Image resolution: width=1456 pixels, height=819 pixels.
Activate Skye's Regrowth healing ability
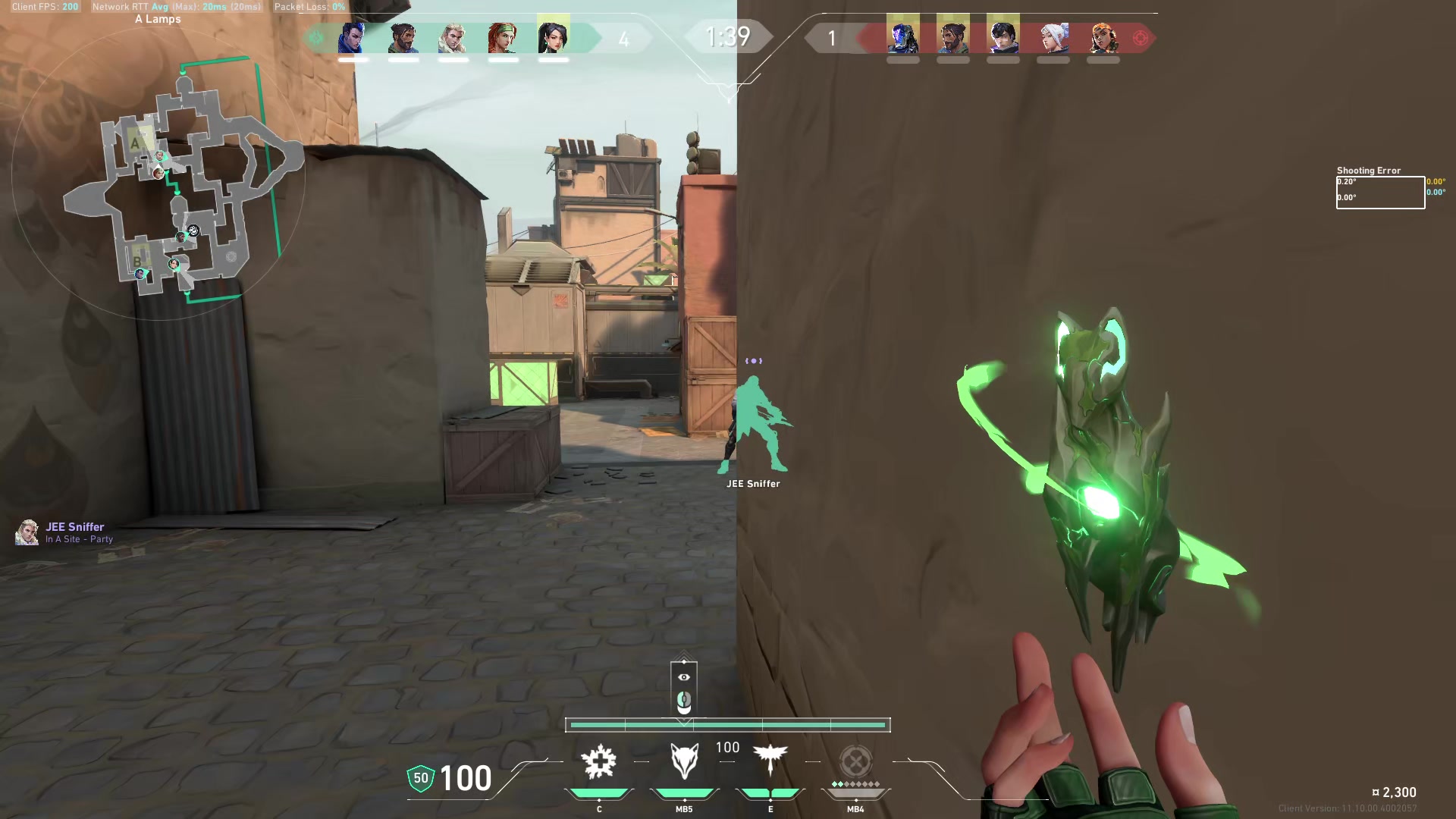[599, 762]
